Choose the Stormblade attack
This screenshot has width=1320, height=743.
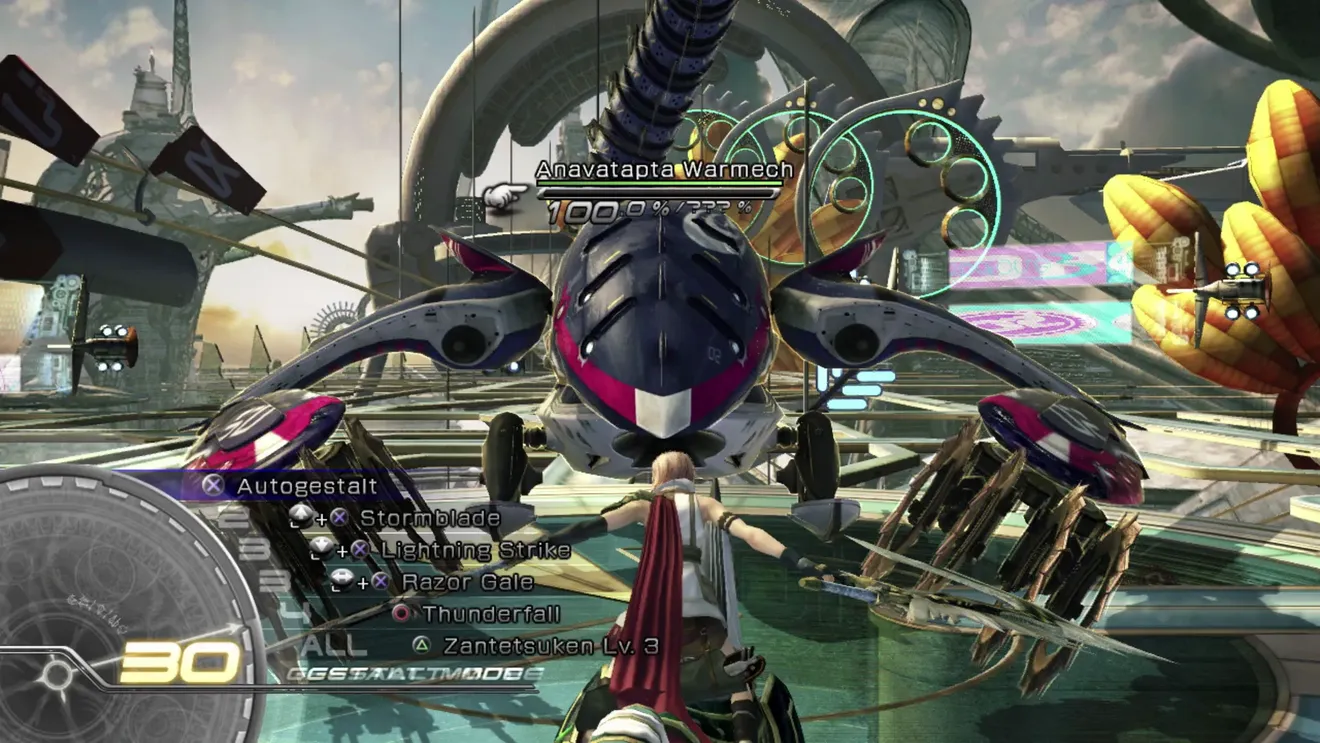429,518
